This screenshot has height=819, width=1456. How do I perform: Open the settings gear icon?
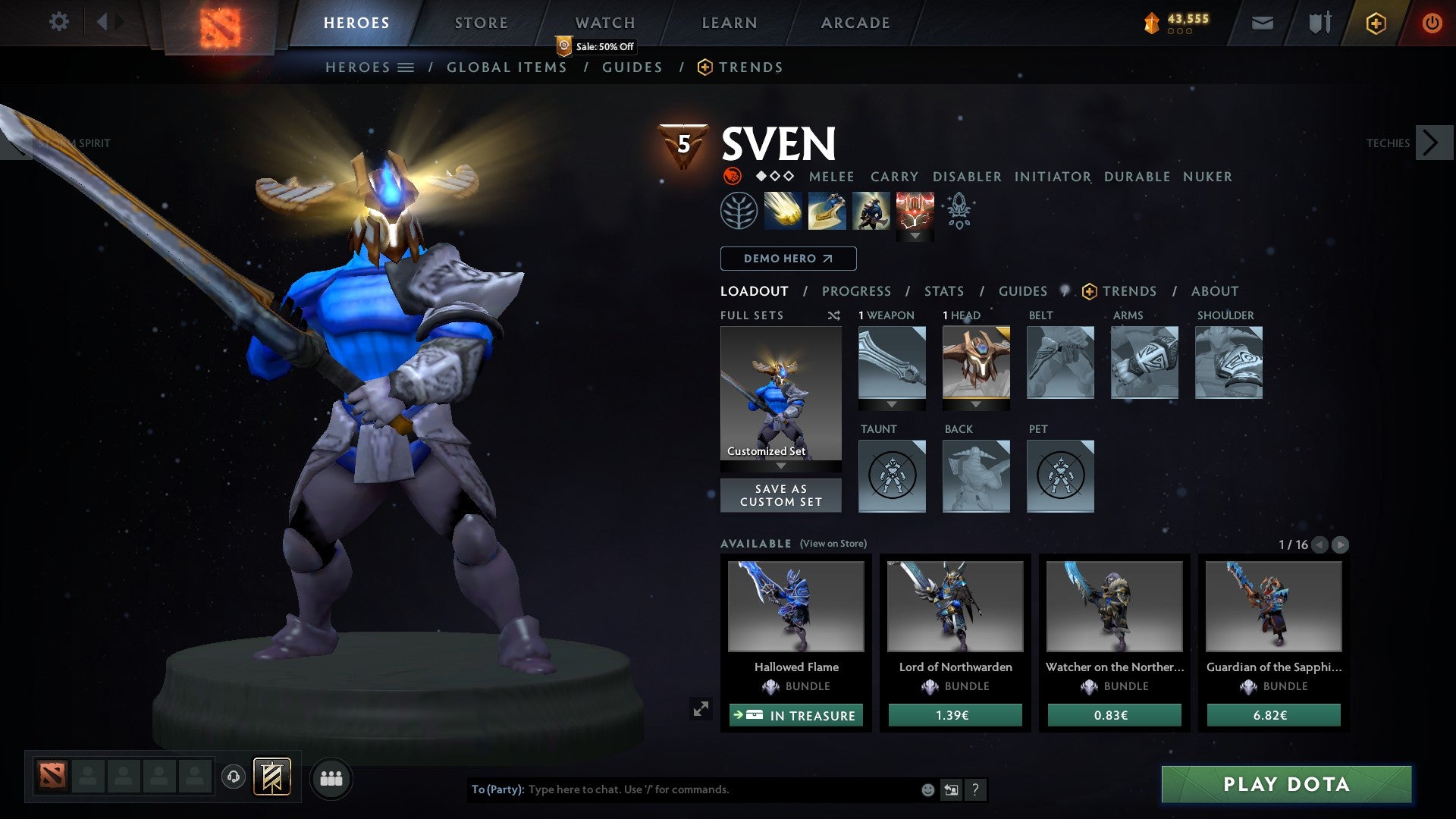59,22
